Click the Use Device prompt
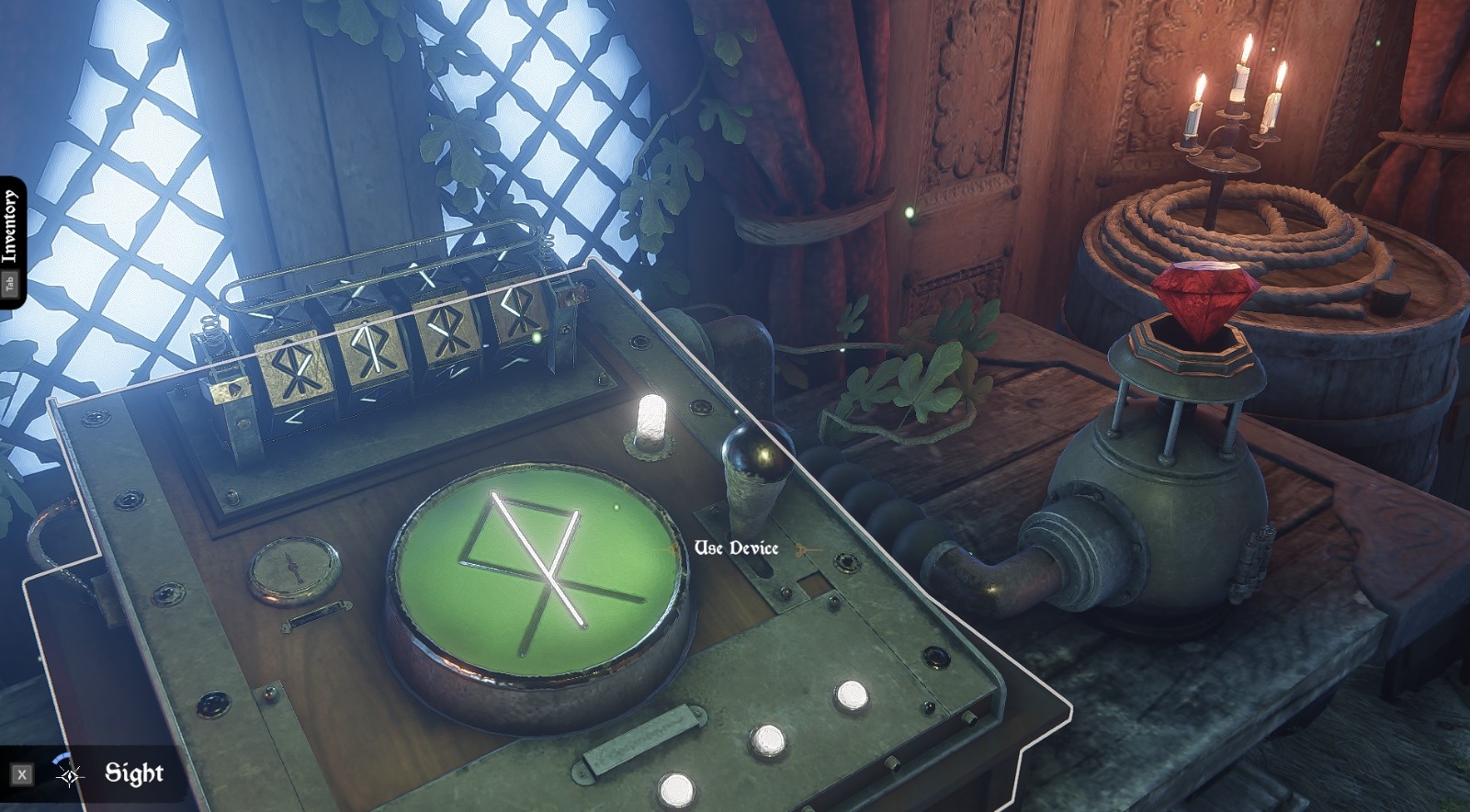 735,549
